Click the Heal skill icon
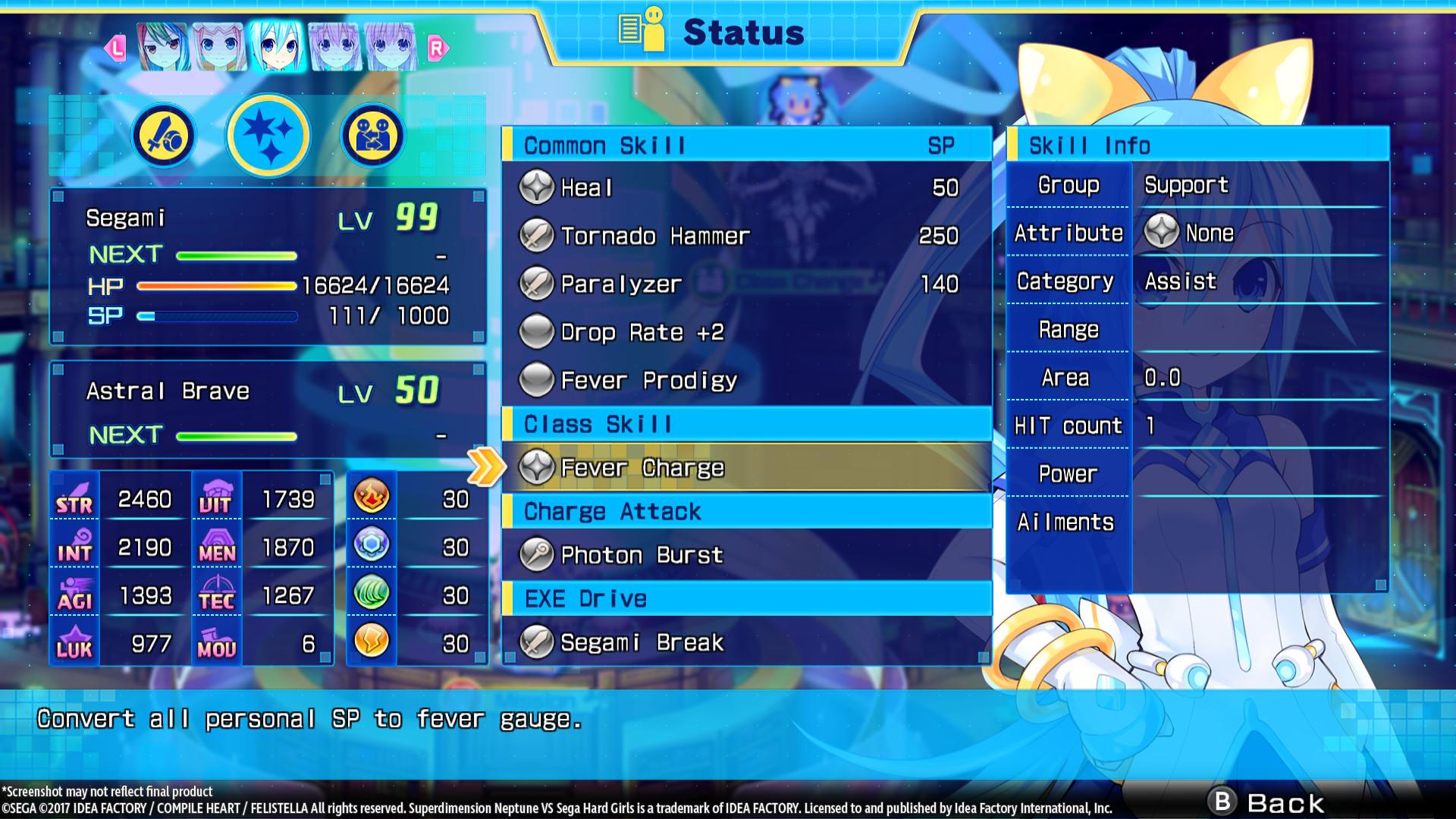The image size is (1456, 819). 537,188
